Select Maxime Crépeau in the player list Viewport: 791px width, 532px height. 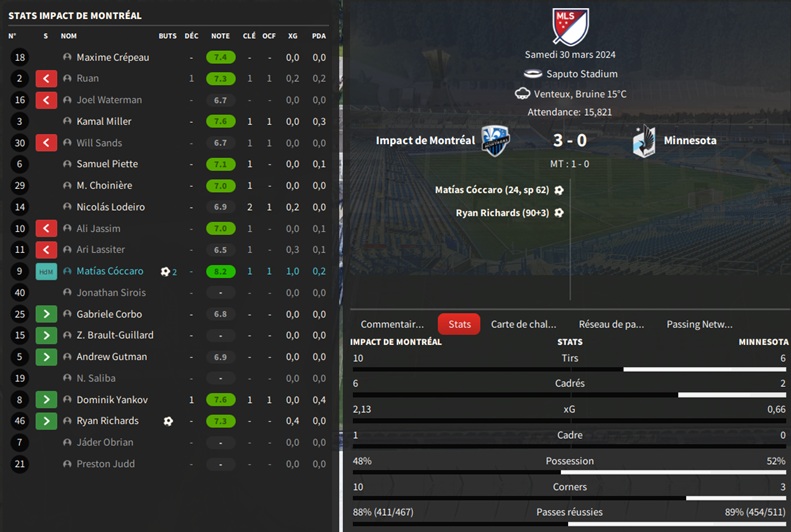(112, 57)
